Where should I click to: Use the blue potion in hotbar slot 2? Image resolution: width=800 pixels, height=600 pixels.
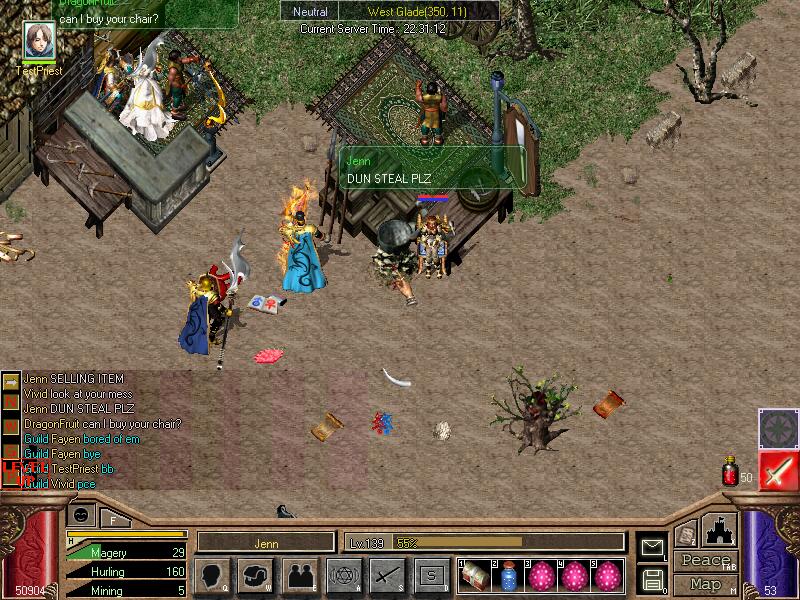coord(508,576)
